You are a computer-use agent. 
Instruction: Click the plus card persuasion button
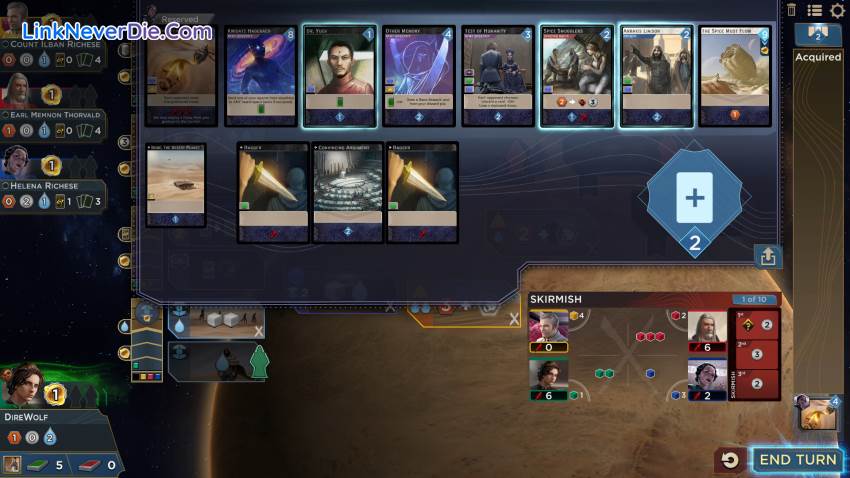pos(694,197)
